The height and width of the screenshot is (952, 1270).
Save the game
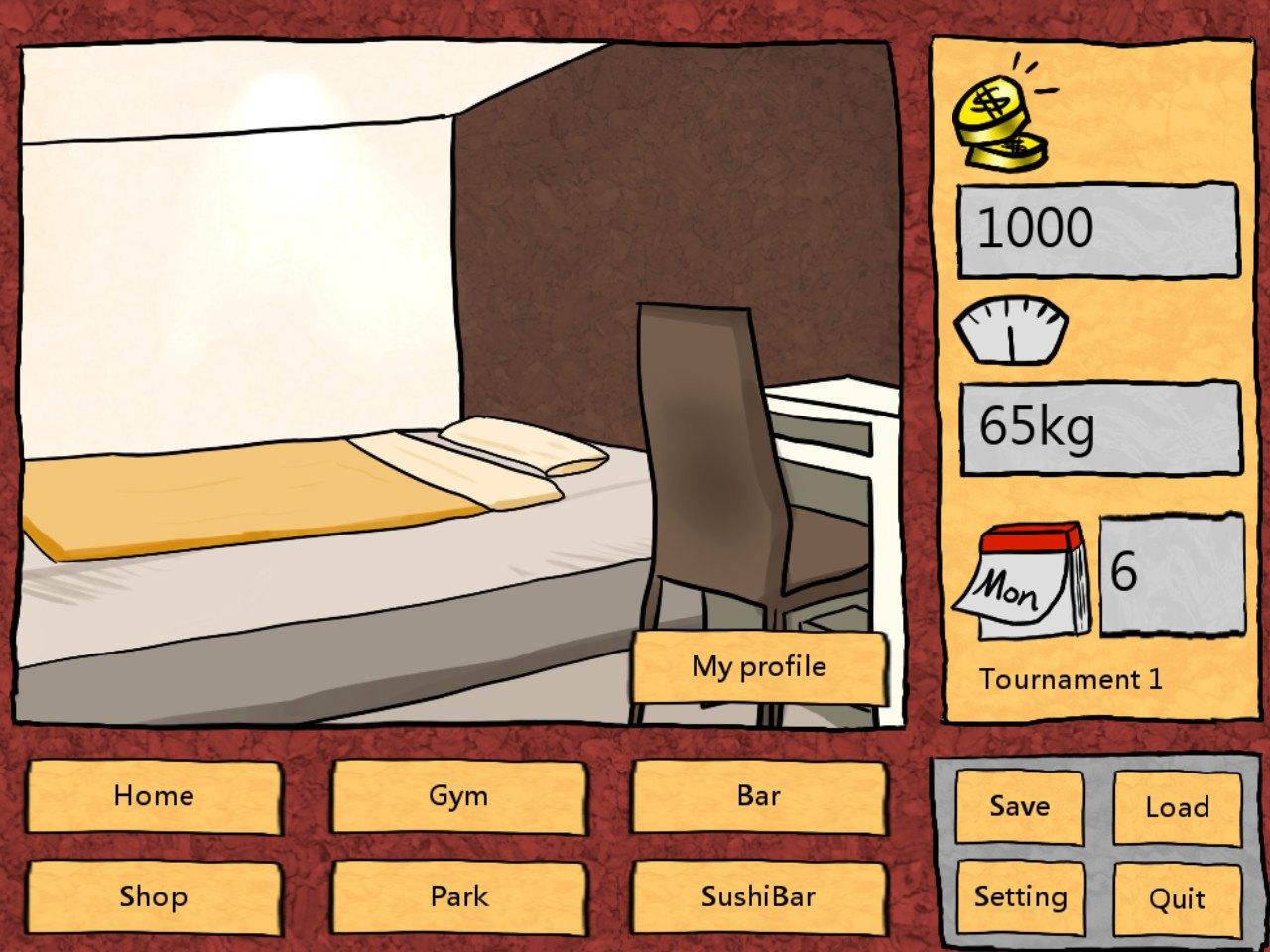[x=1020, y=806]
